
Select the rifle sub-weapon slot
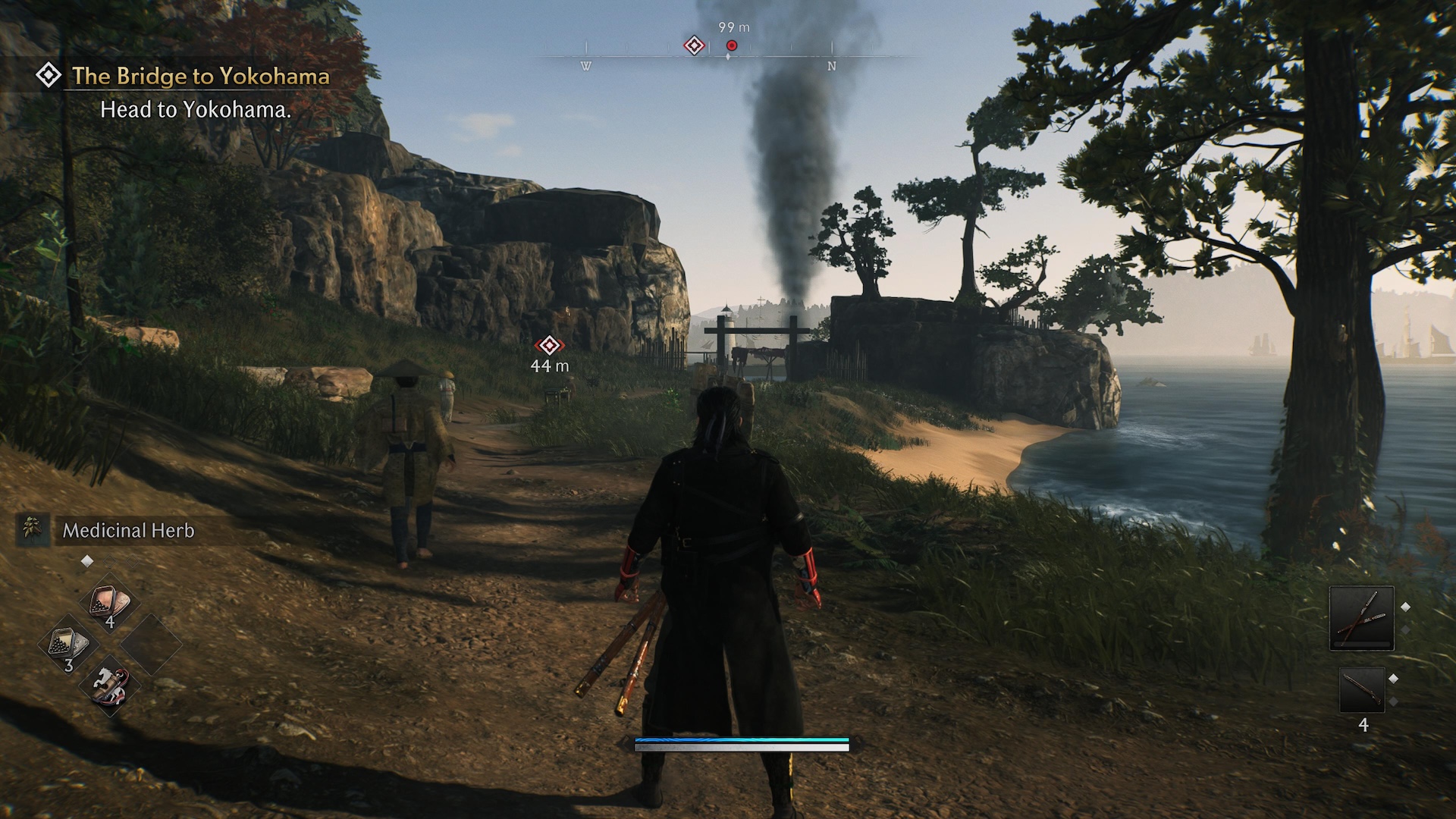1362,690
